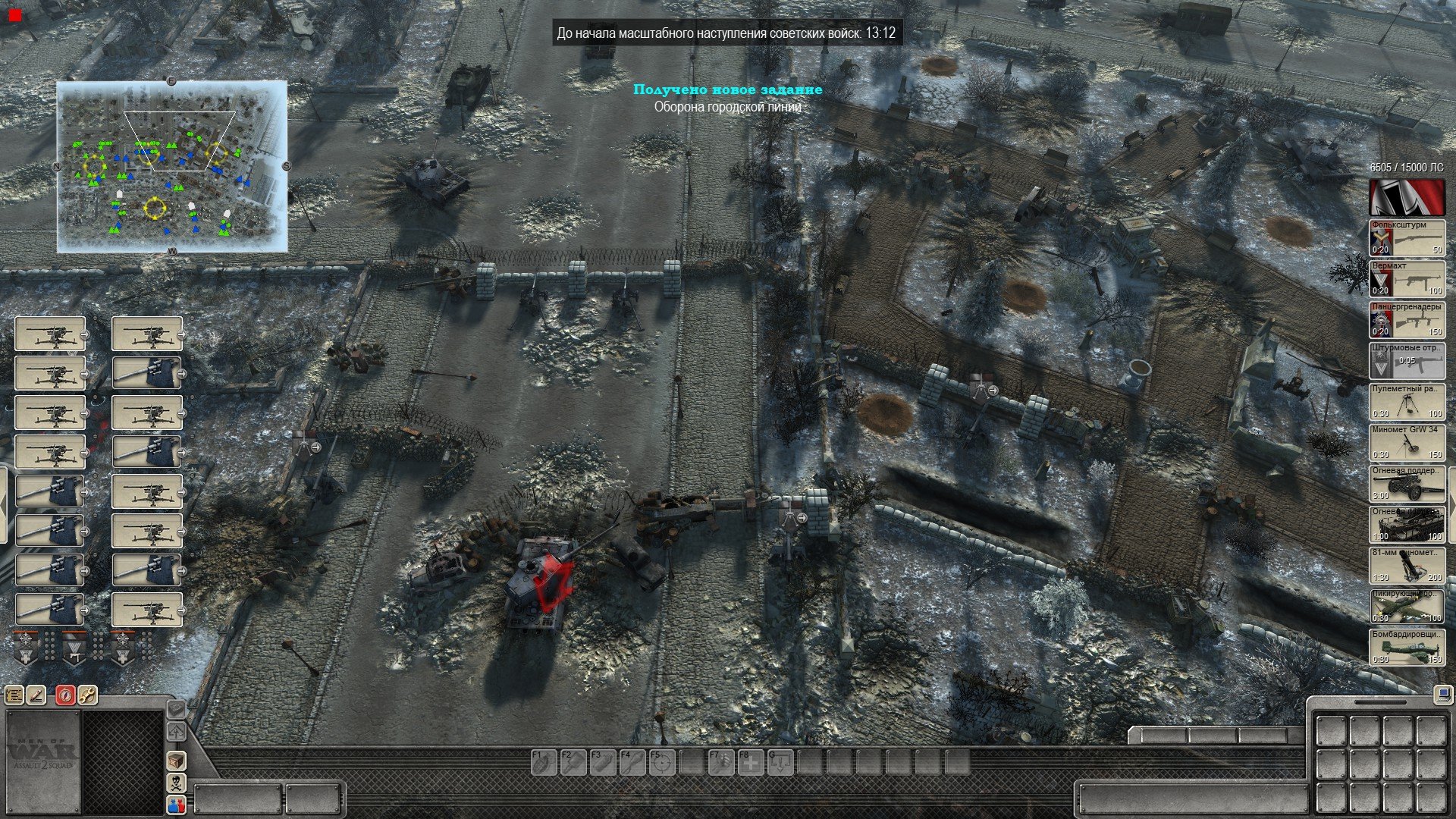Call the 81-мм mortar reinforcement
The width and height of the screenshot is (1456, 819).
(1407, 566)
